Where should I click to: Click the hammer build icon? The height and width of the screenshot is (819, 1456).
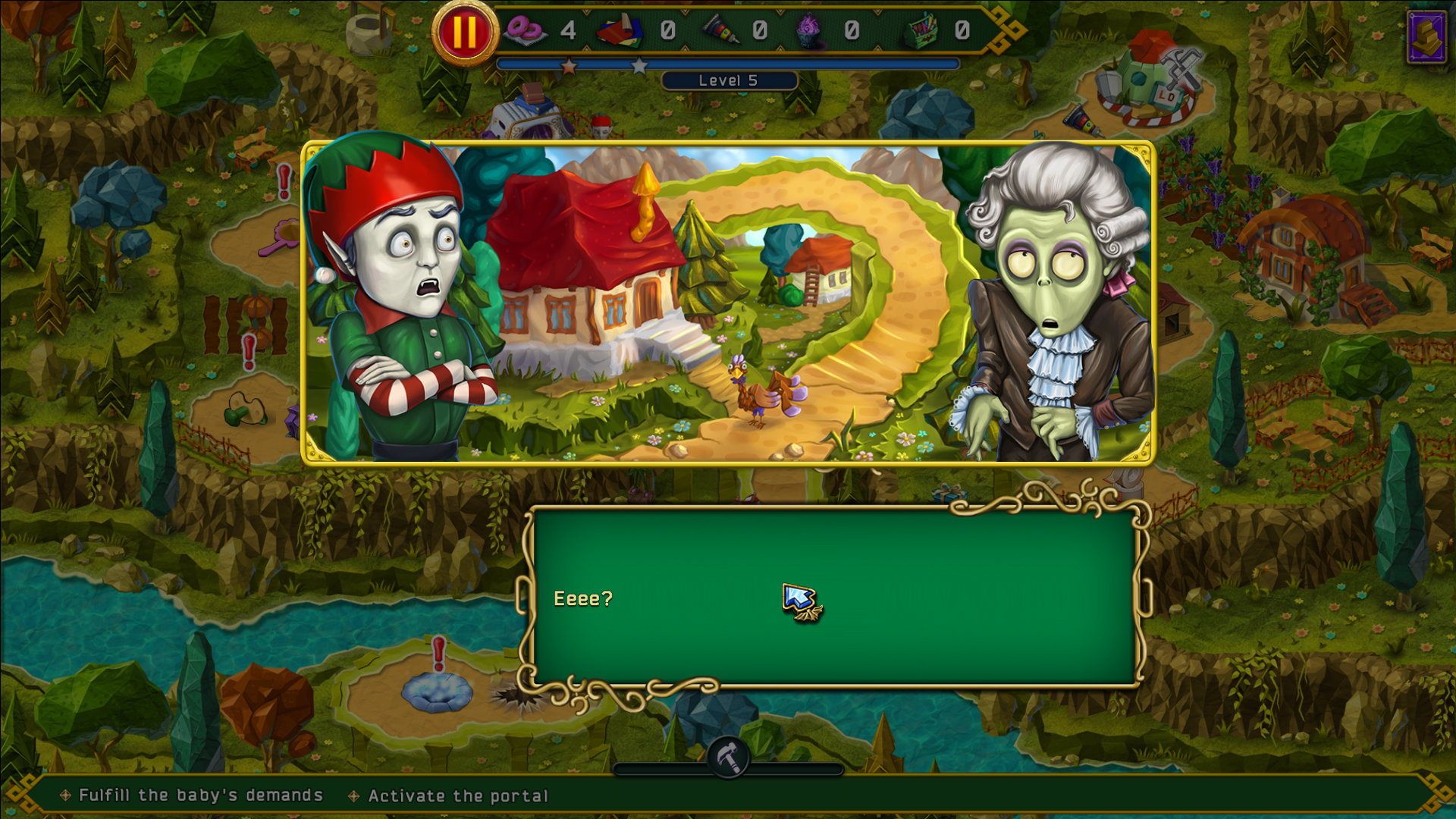(729, 758)
